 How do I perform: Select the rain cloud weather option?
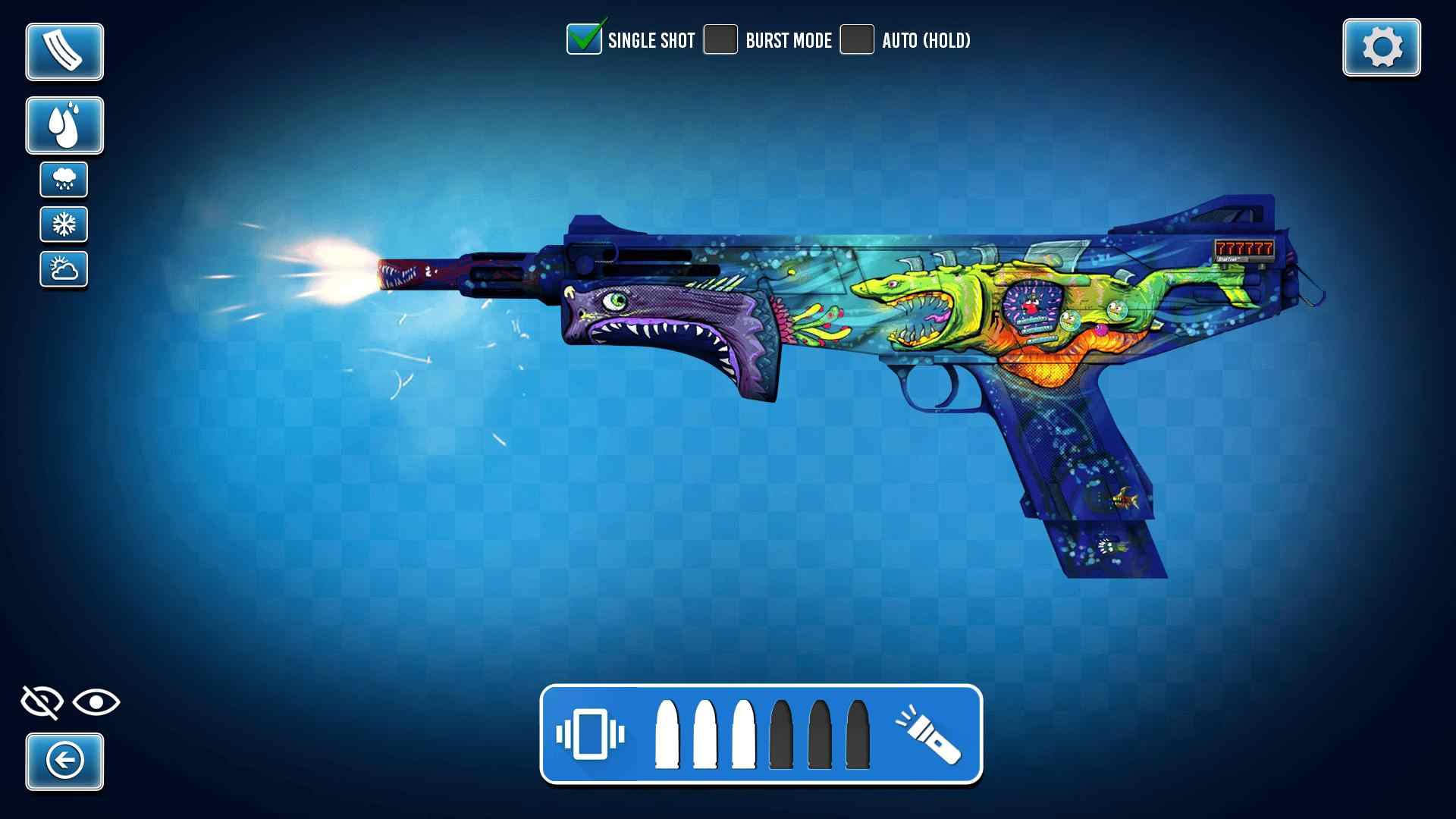pyautogui.click(x=64, y=180)
